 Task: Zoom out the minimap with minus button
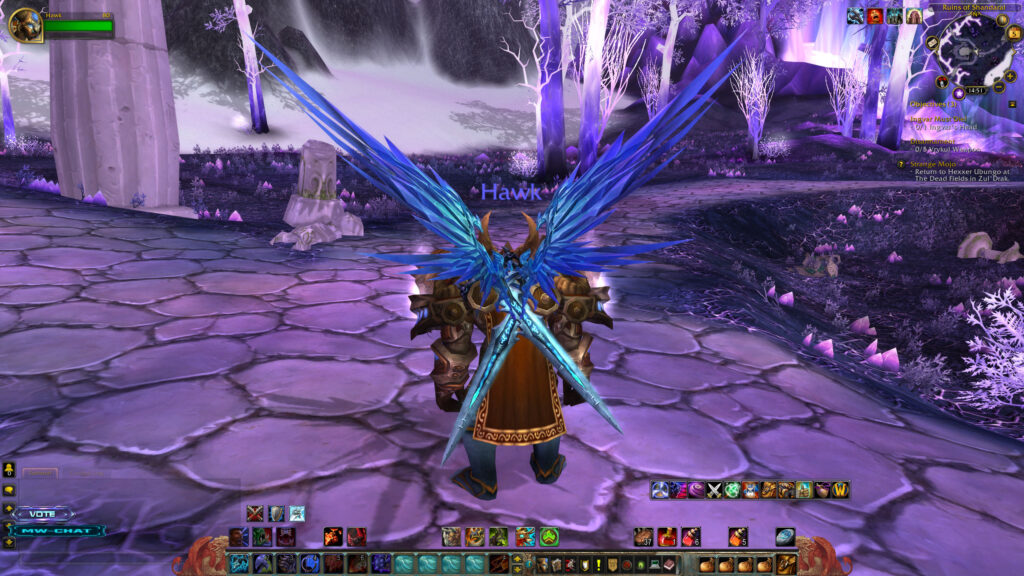[x=998, y=87]
